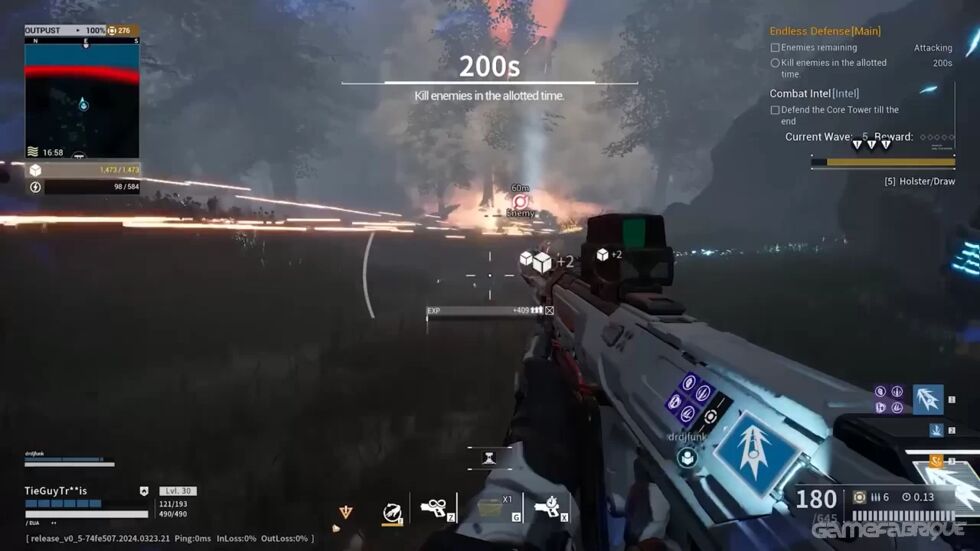Open the Combat Intel objective entry
980x551 pixels.
click(x=814, y=94)
